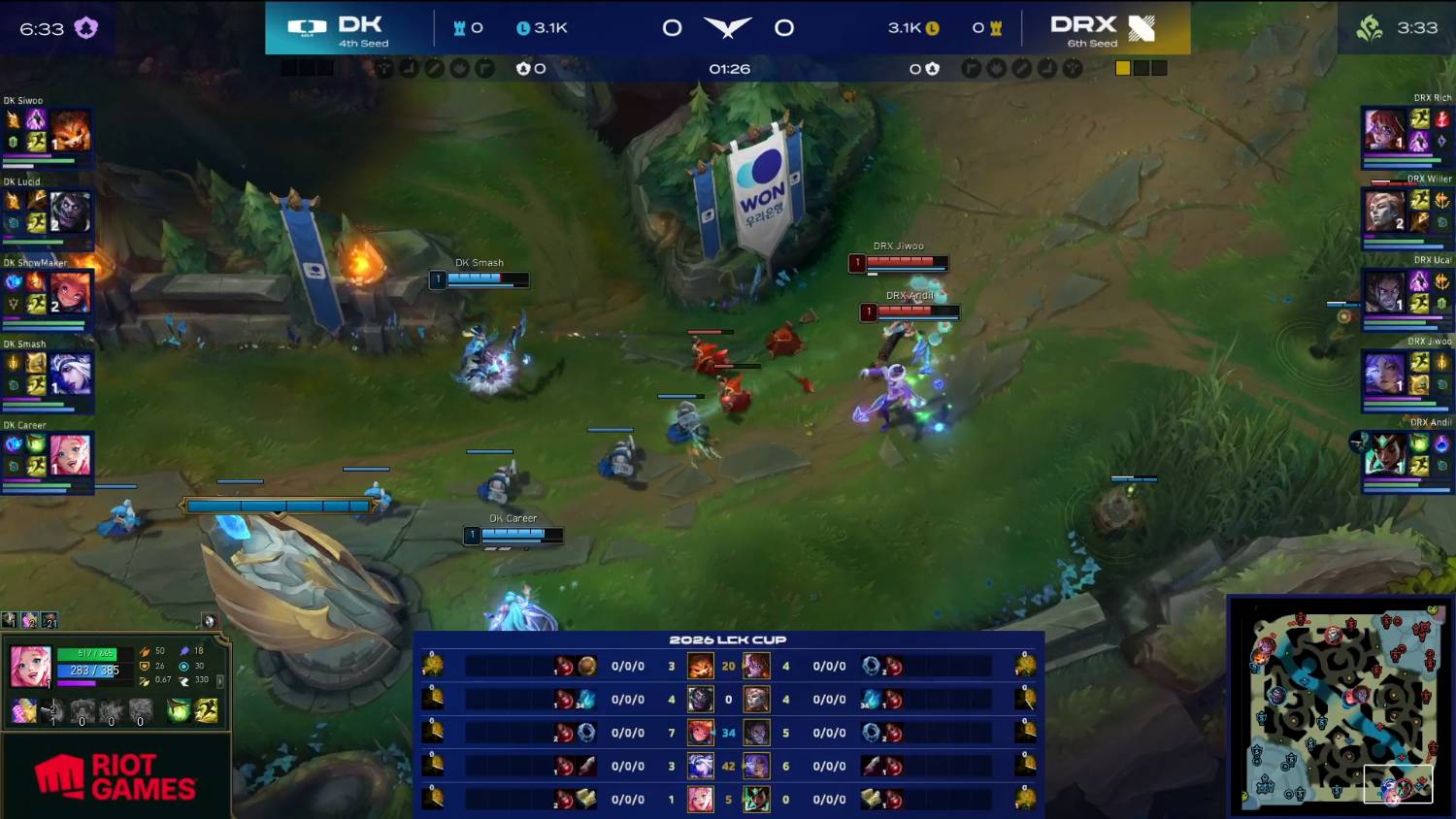Image resolution: width=1456 pixels, height=819 pixels.
Task: Select DK ShowMaker's champion portrait
Action: point(70,292)
